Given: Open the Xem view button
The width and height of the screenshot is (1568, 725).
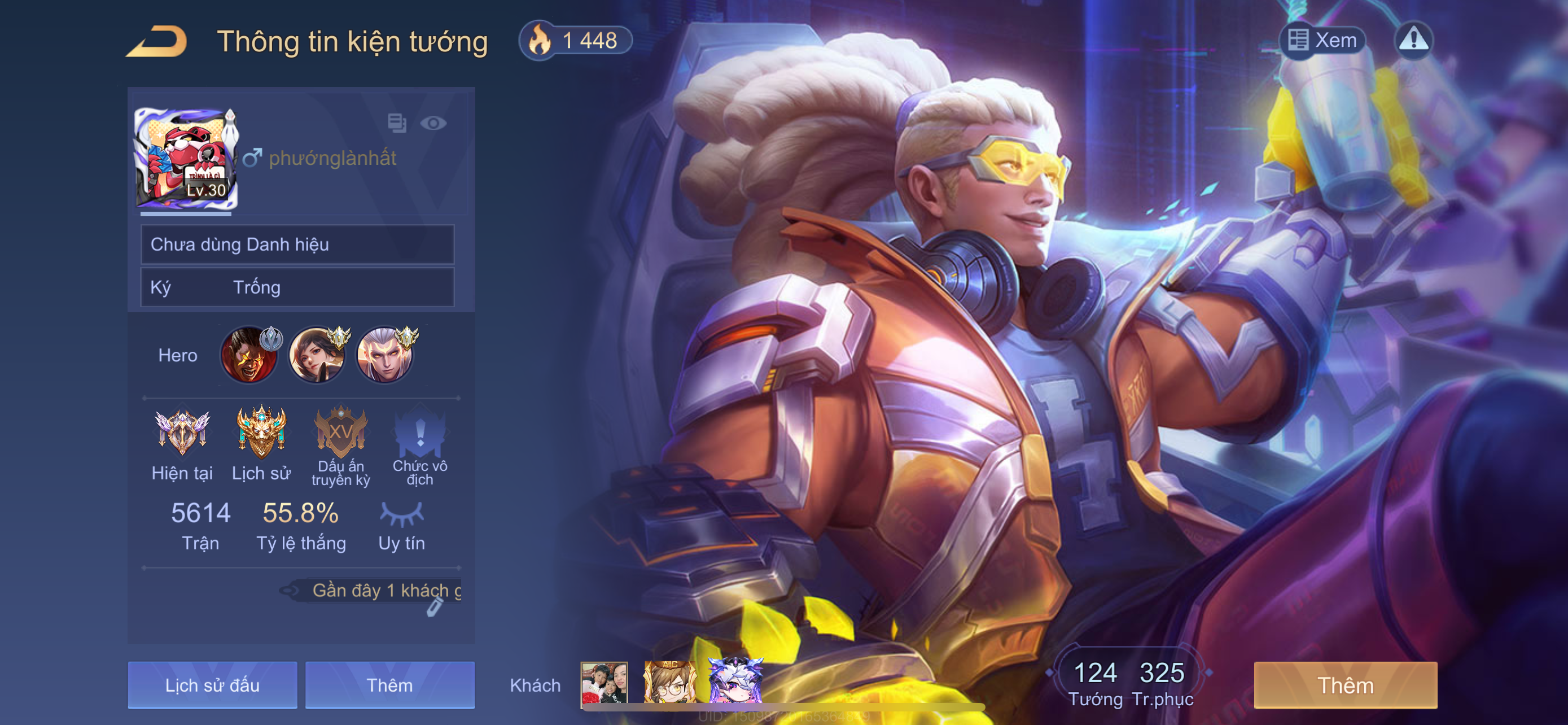Looking at the screenshot, I should 1322,40.
